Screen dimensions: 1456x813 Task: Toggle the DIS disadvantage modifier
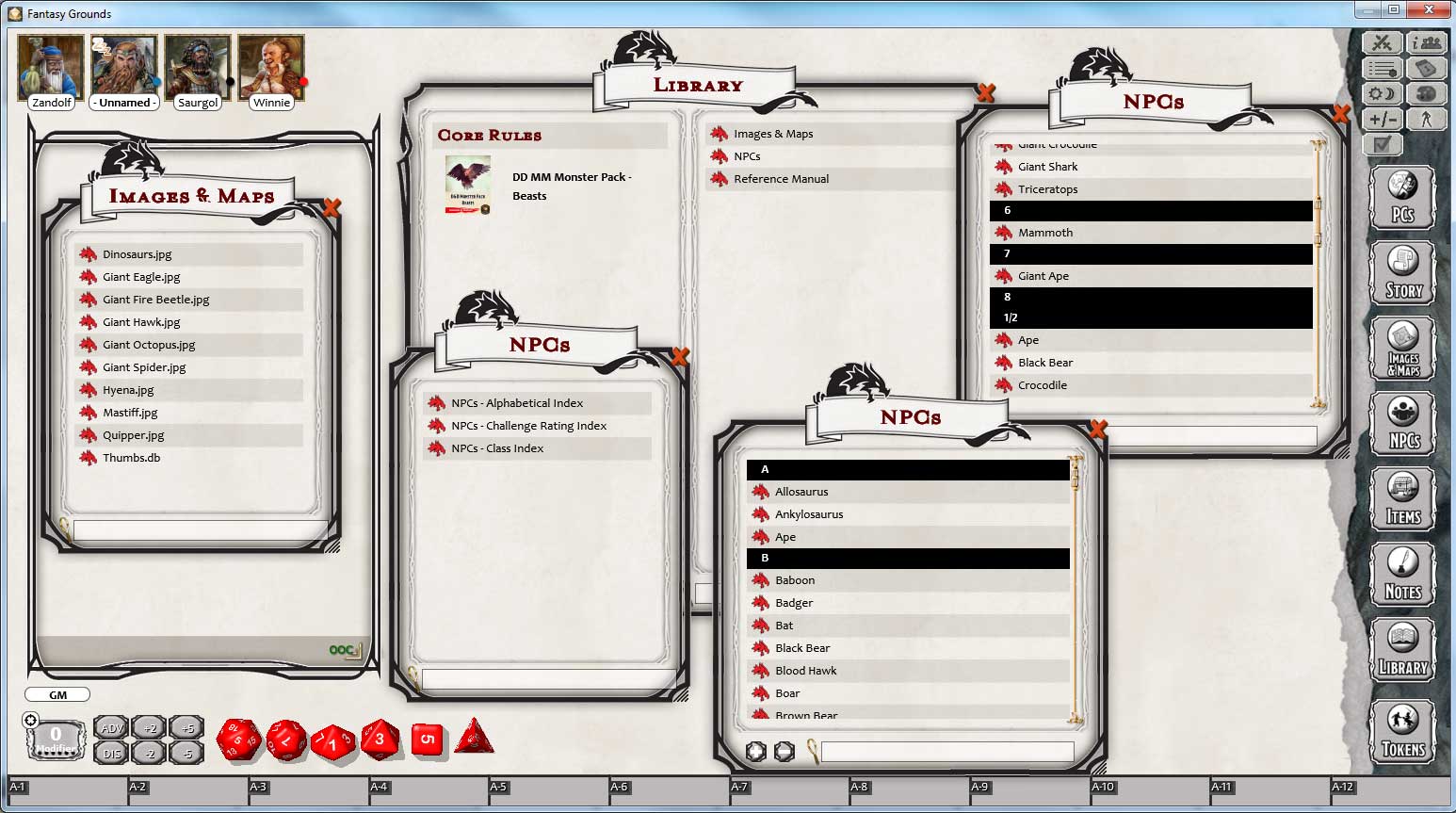pos(110,753)
